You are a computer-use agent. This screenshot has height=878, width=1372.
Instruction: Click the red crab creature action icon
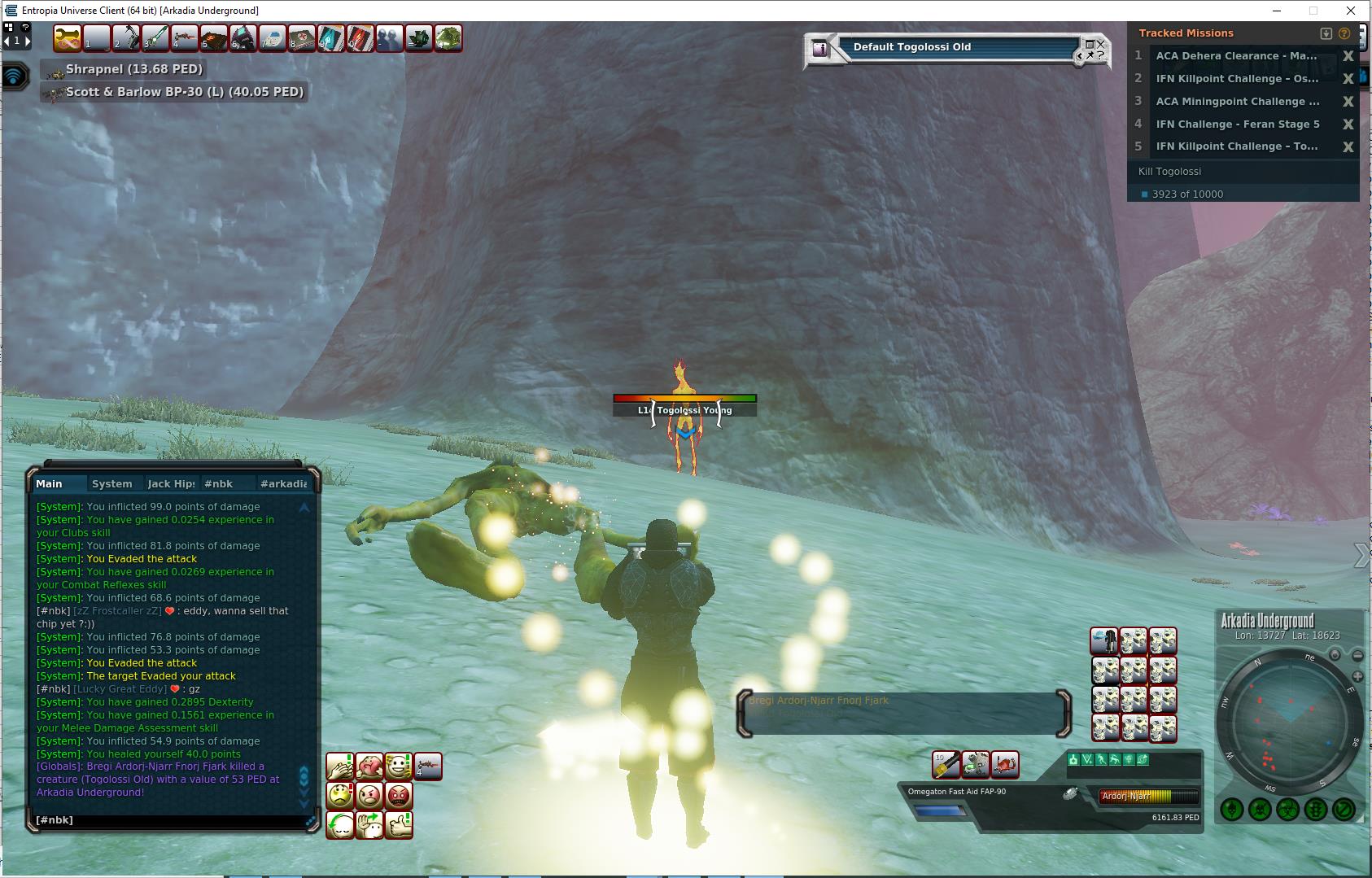[1005, 764]
